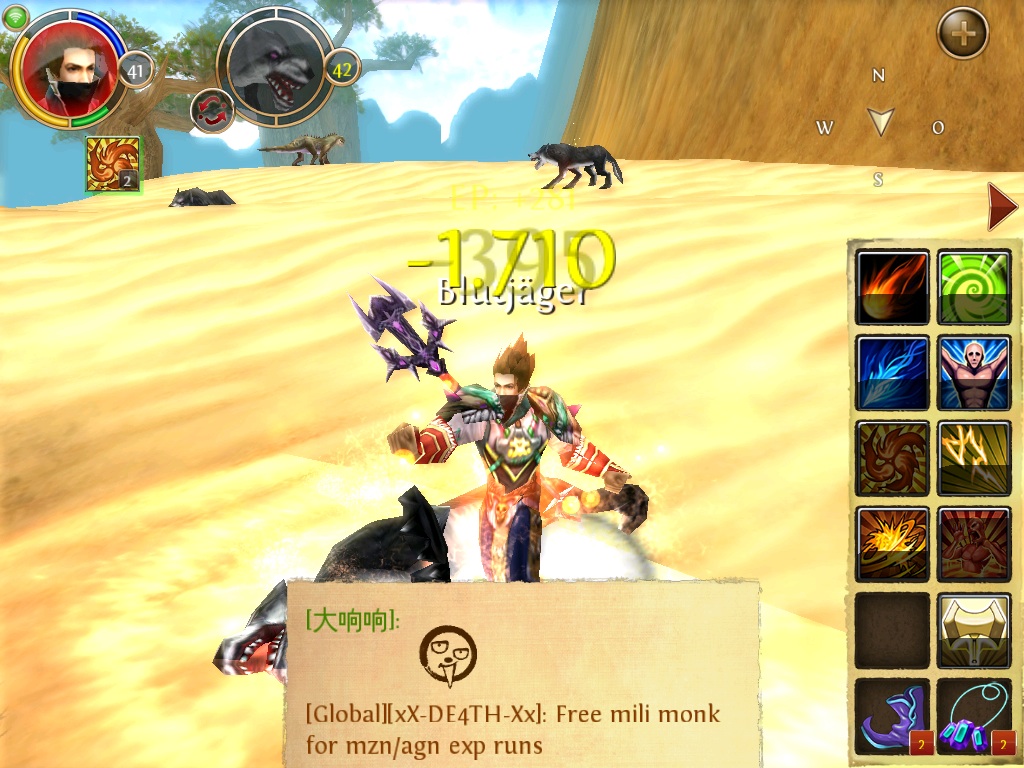This screenshot has height=768, width=1024.
Task: Activate the yellow explosion skill
Action: coord(892,545)
